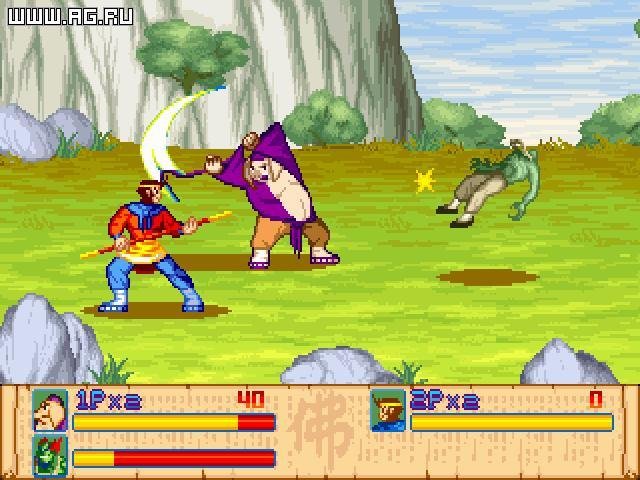Viewport: 640px width, 480px height.
Task: Click the 1P pig character portrait
Action: coord(49,410)
